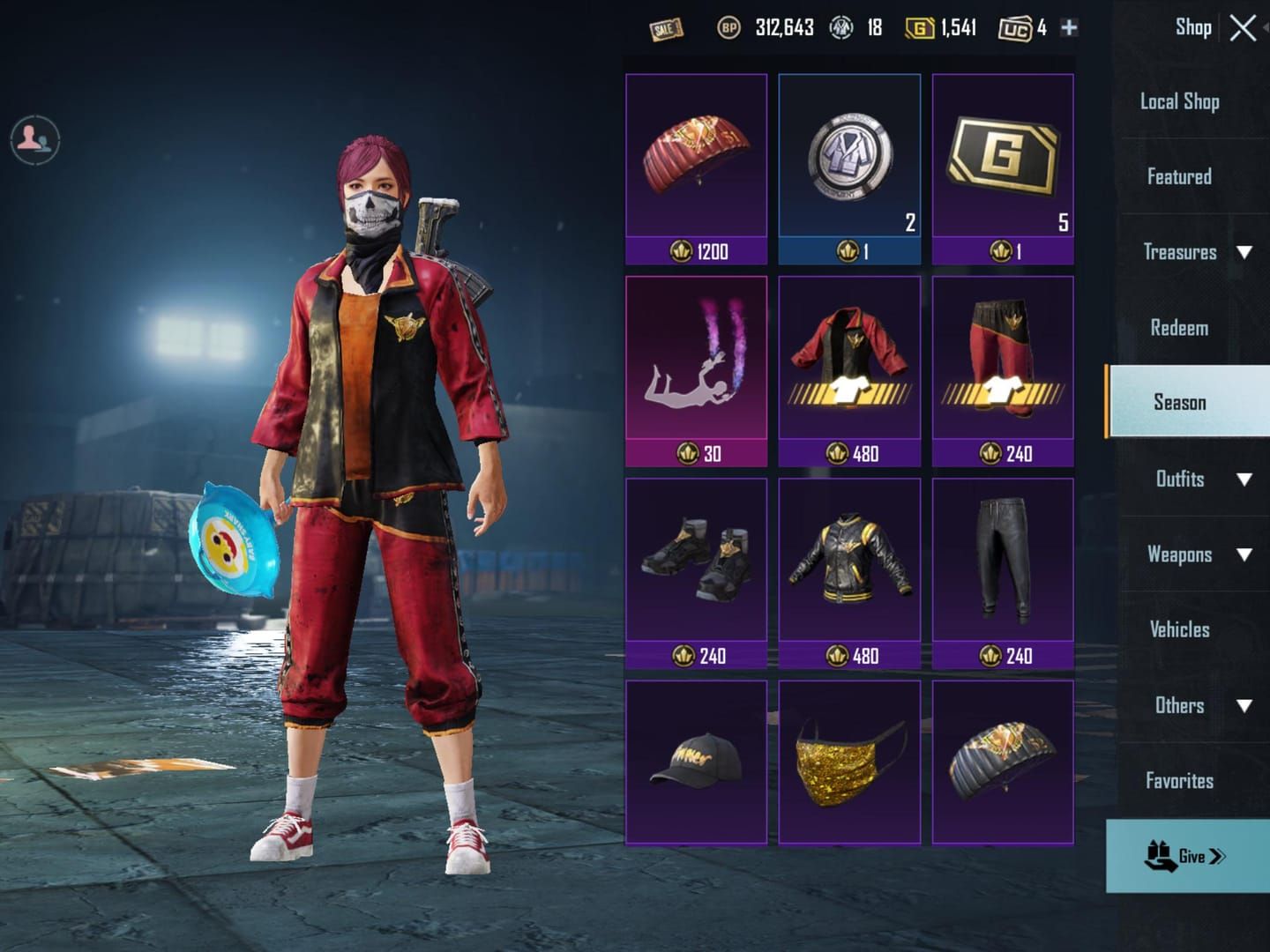The image size is (1270, 952).
Task: Switch to the Local Shop tab
Action: pos(1182,100)
